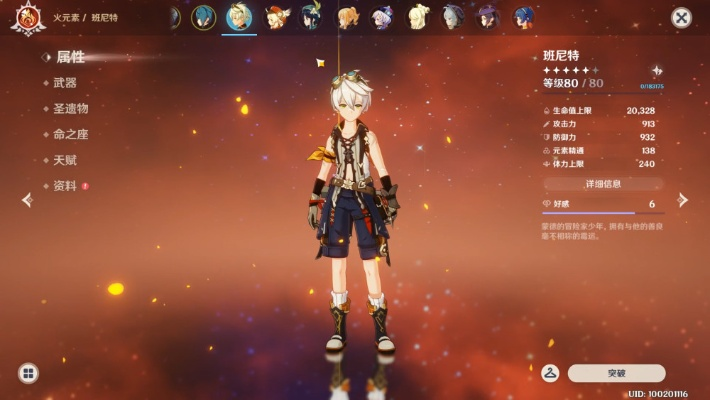The image size is (710, 400).
Task: Go to the previous character with the left arrow
Action: coord(27,200)
